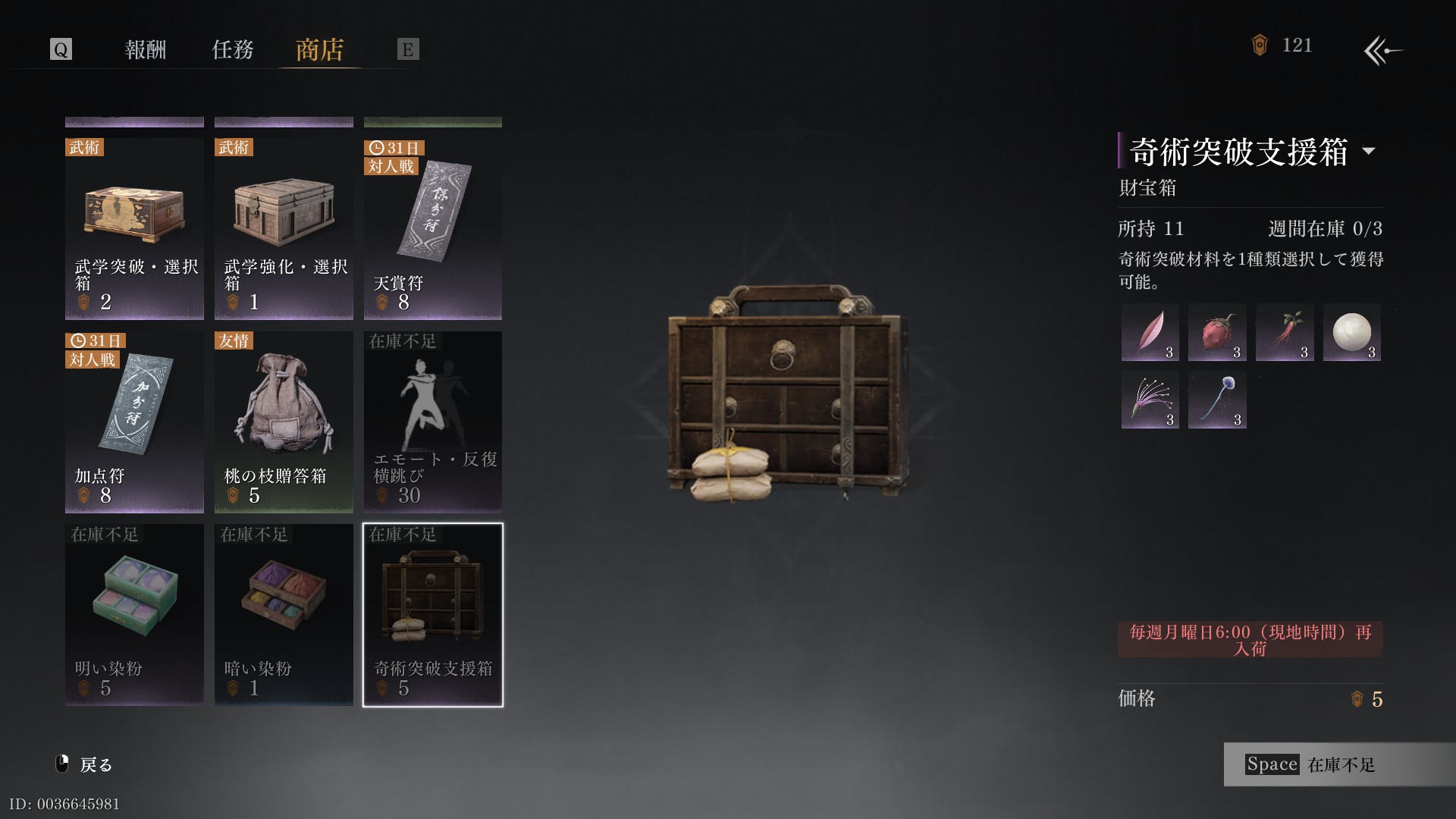
Task: Select the 桃の枝贈答箱 gift pouch
Action: point(284,422)
